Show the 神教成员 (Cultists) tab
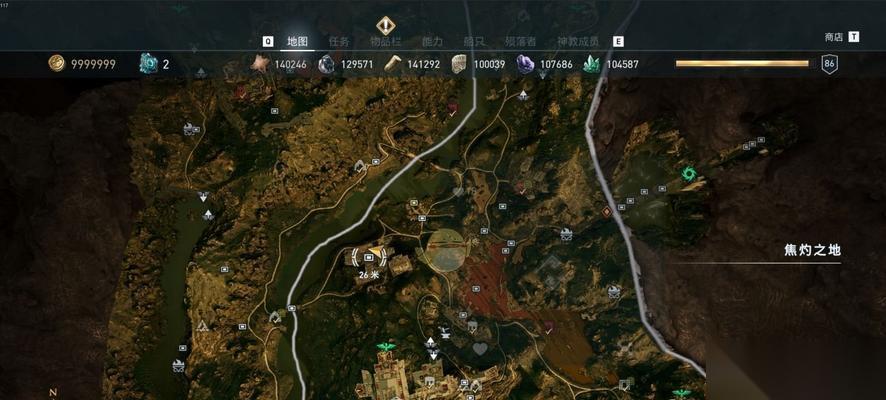The image size is (886, 400). pyautogui.click(x=578, y=41)
